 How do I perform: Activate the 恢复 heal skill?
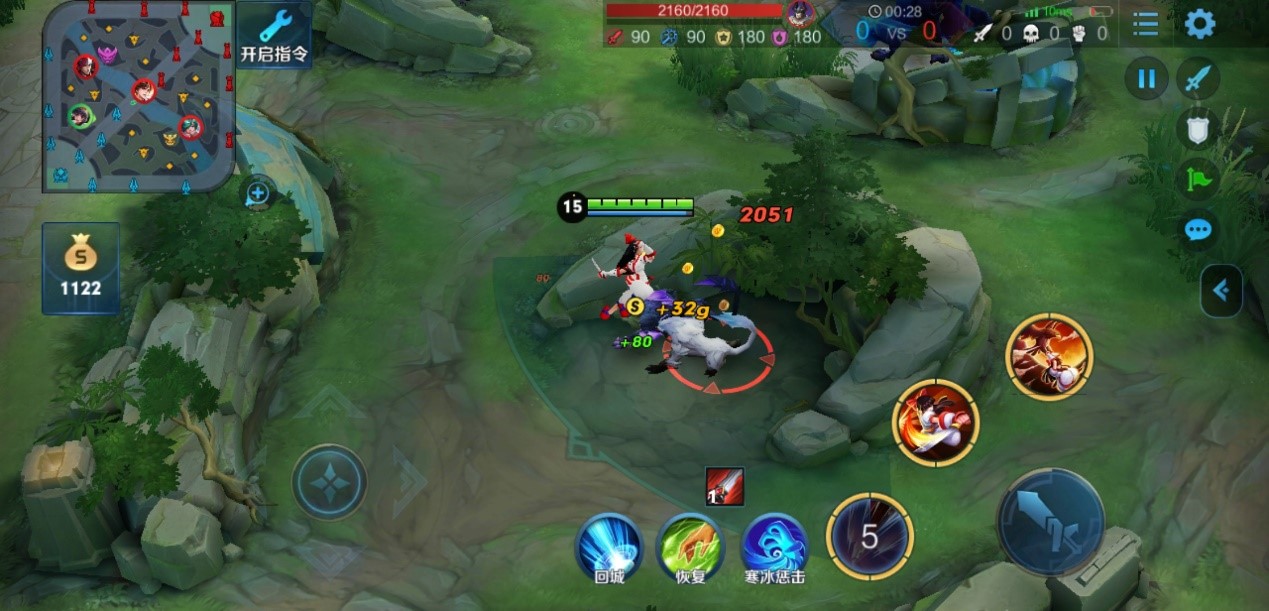click(x=690, y=546)
